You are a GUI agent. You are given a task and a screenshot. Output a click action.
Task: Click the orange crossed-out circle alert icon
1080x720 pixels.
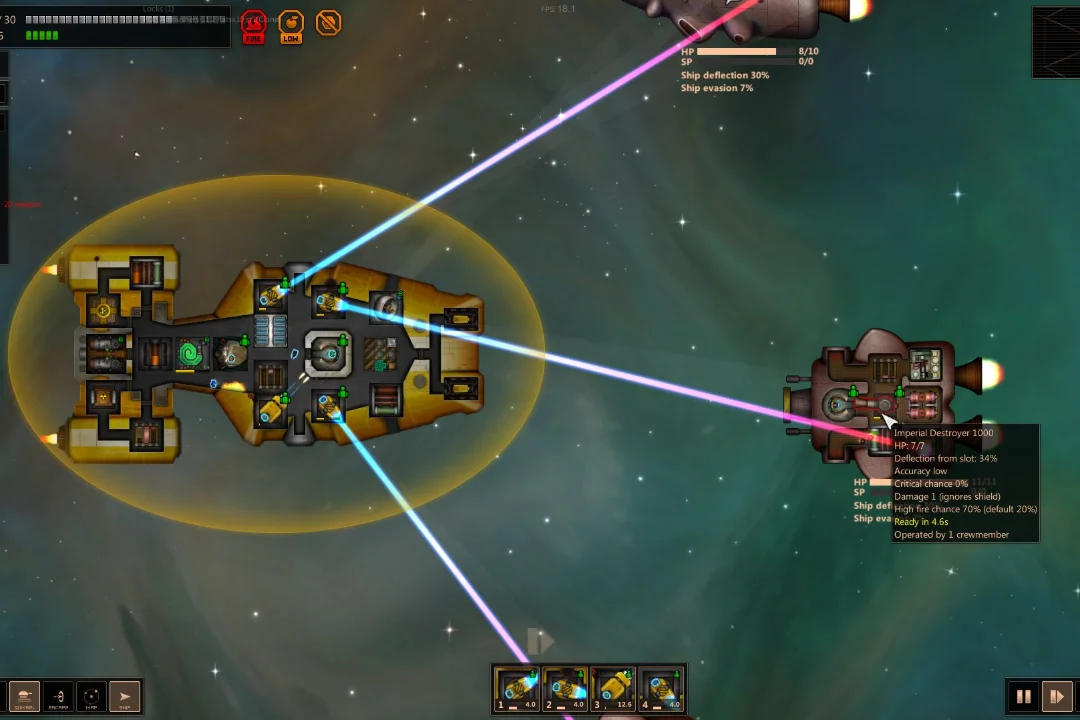tap(328, 22)
